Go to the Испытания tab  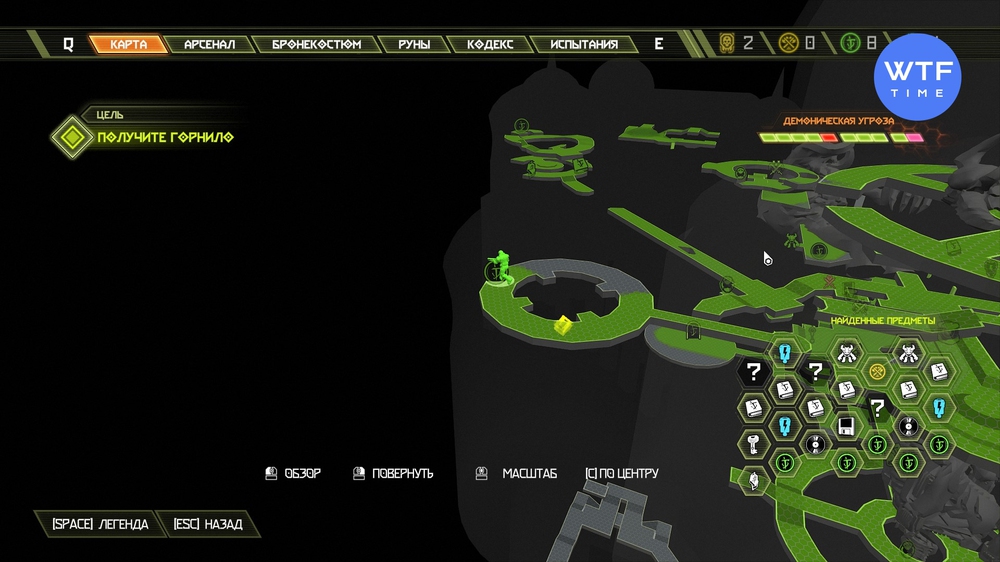(x=584, y=44)
